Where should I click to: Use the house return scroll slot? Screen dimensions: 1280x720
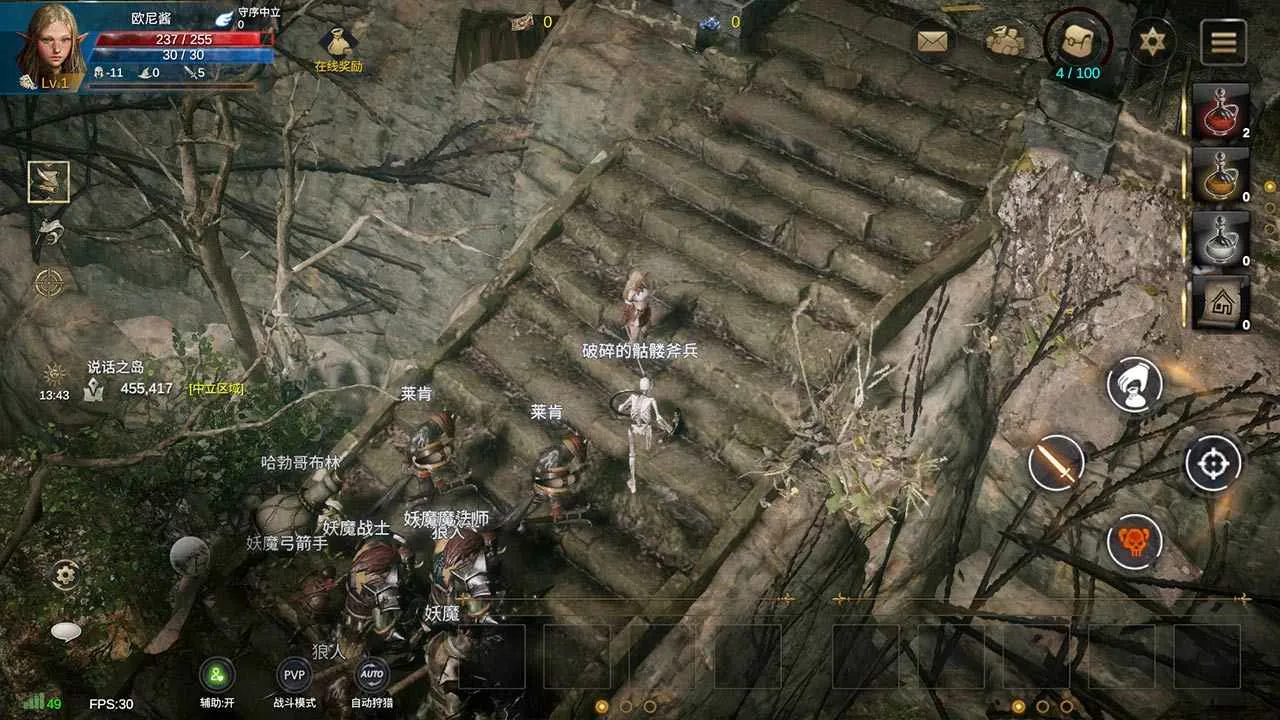[1221, 303]
